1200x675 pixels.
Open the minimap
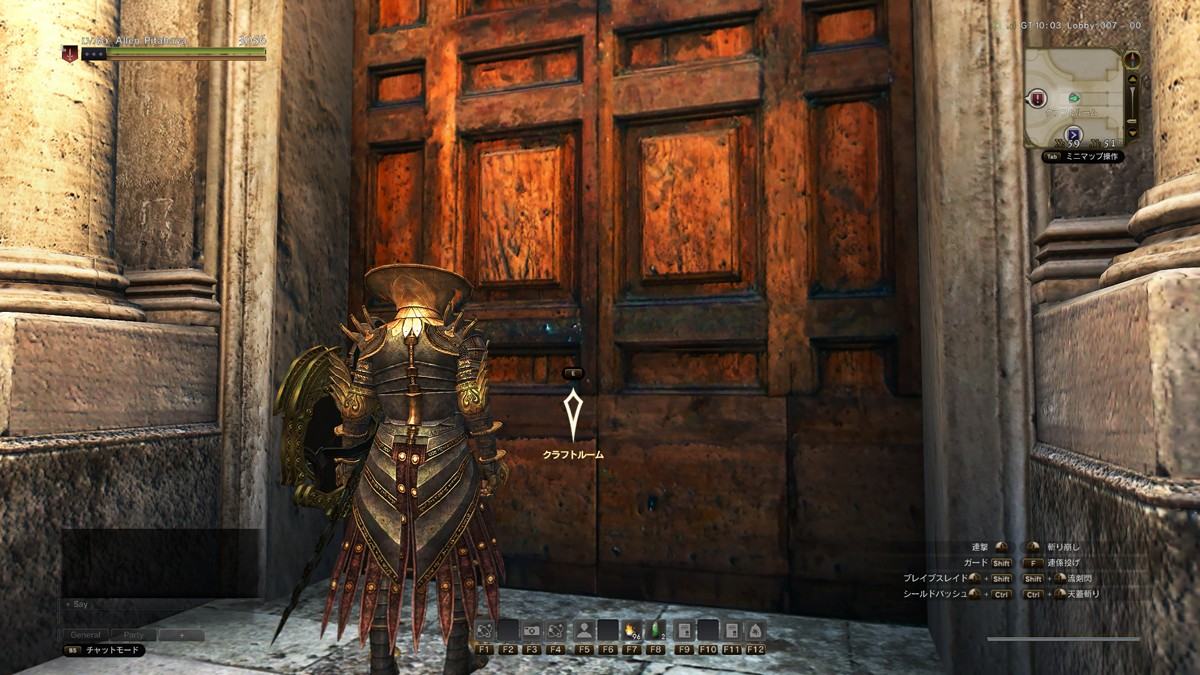point(1073,96)
